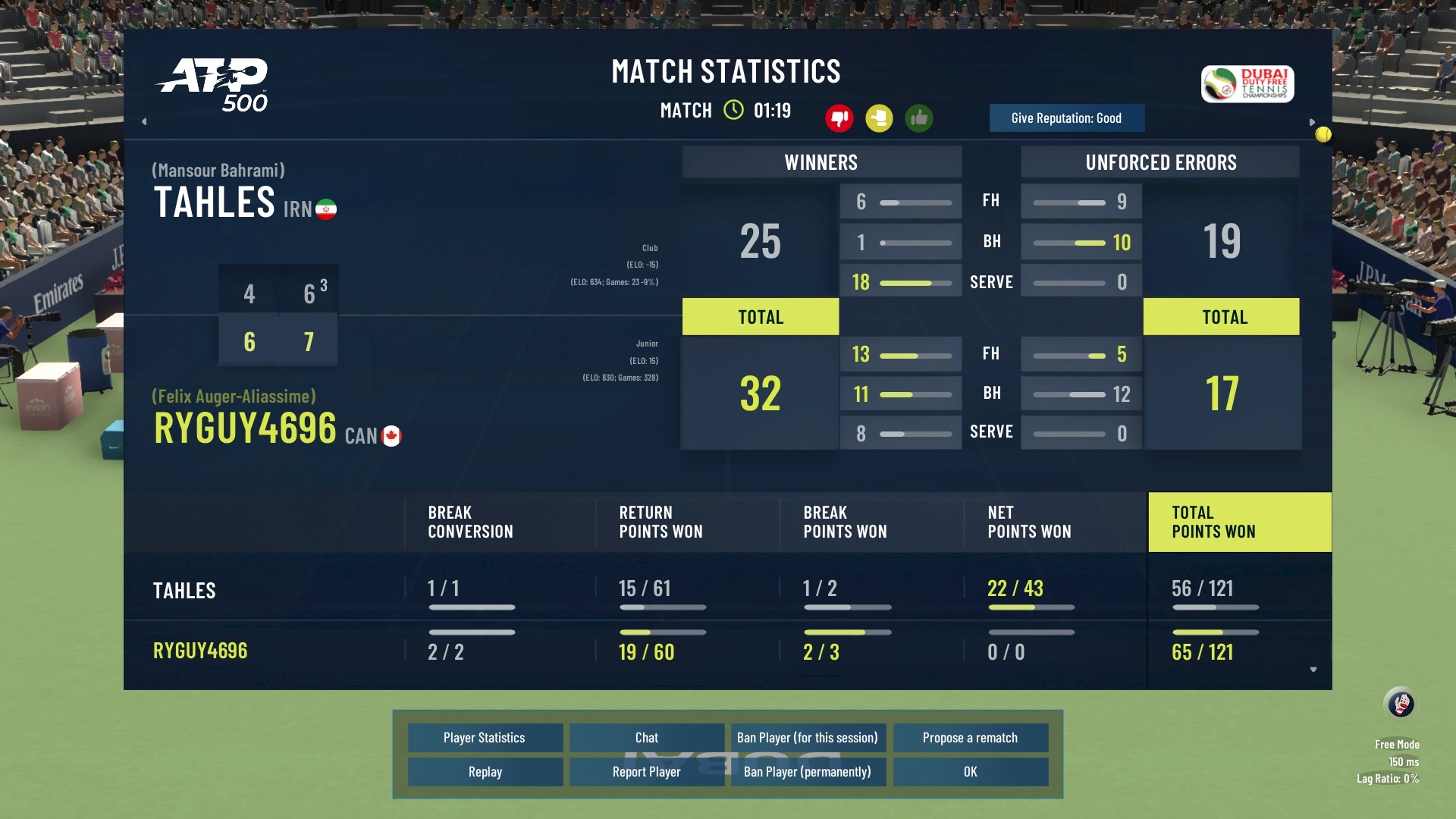Give a green thumbs-up reputation
The image size is (1456, 819).
tap(919, 118)
